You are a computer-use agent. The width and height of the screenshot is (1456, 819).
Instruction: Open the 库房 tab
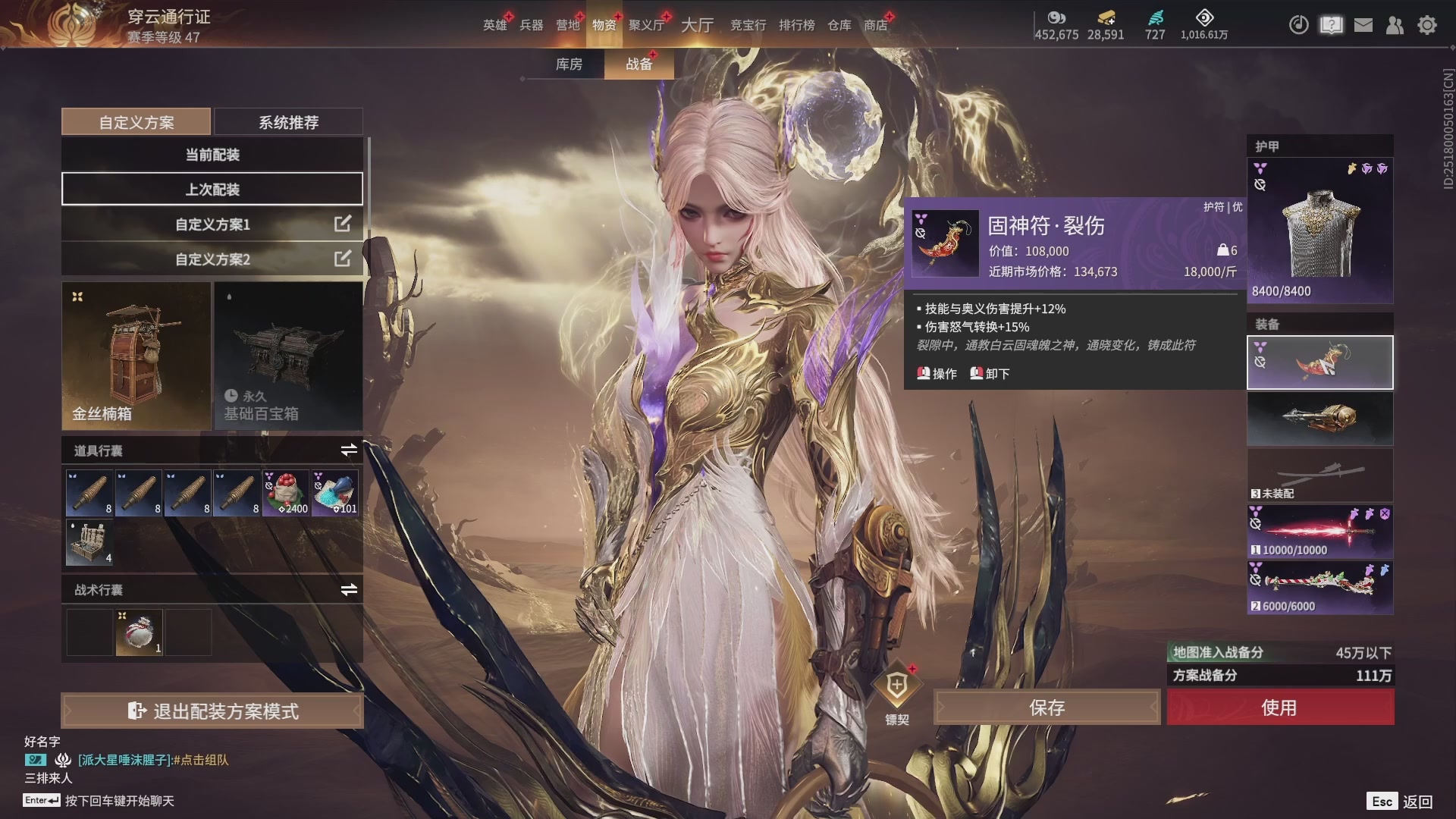click(x=569, y=64)
